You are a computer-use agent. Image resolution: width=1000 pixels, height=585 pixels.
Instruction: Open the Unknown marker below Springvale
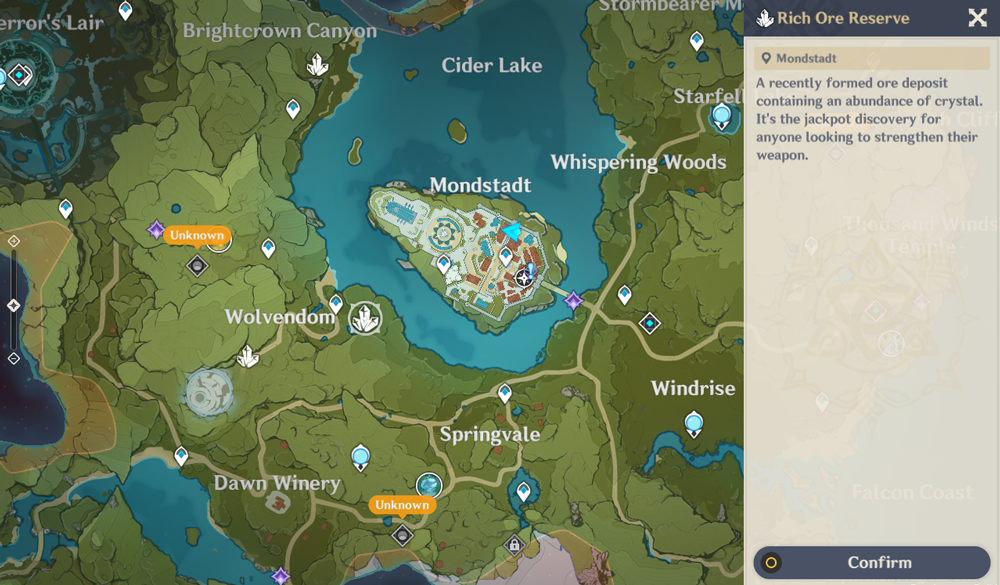coord(402,505)
